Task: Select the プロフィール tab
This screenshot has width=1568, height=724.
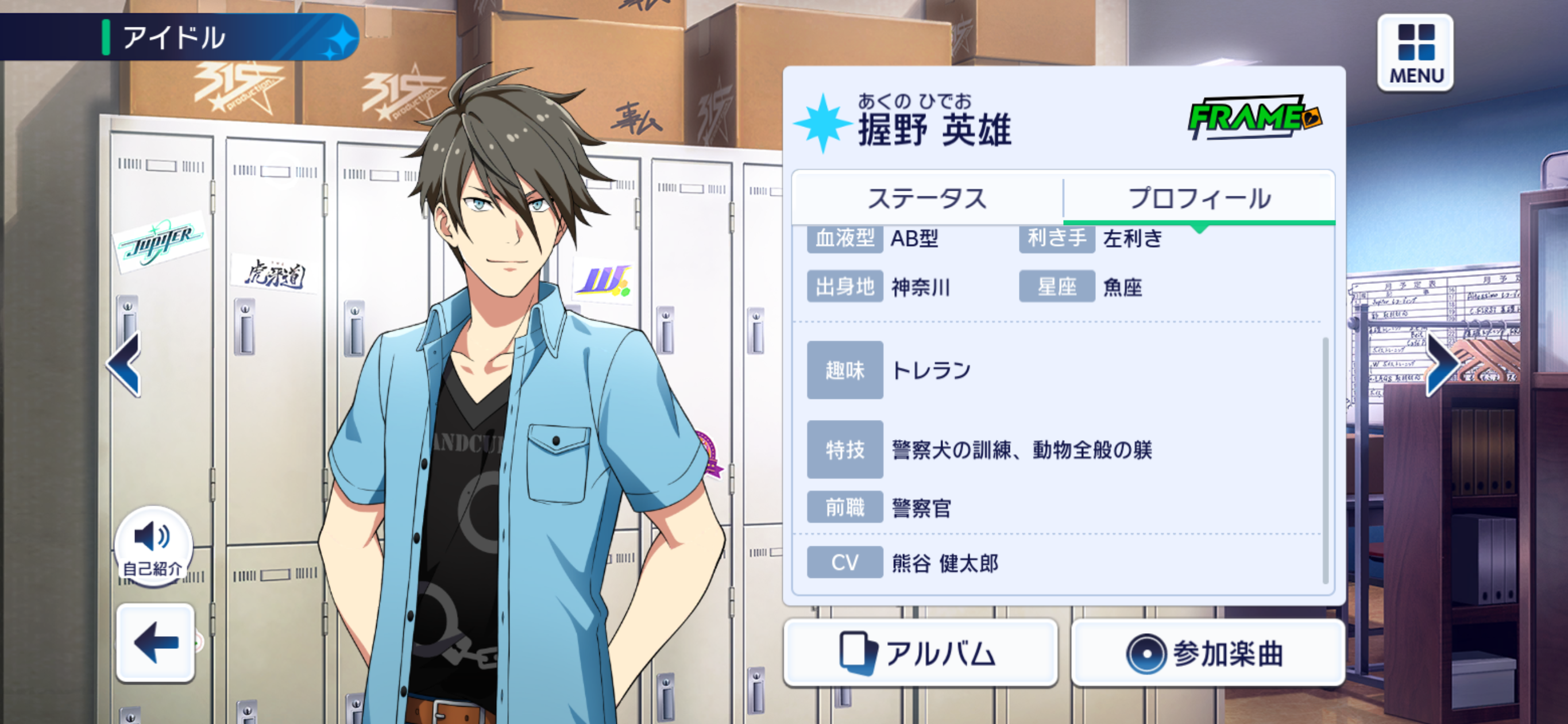Action: pos(1199,198)
